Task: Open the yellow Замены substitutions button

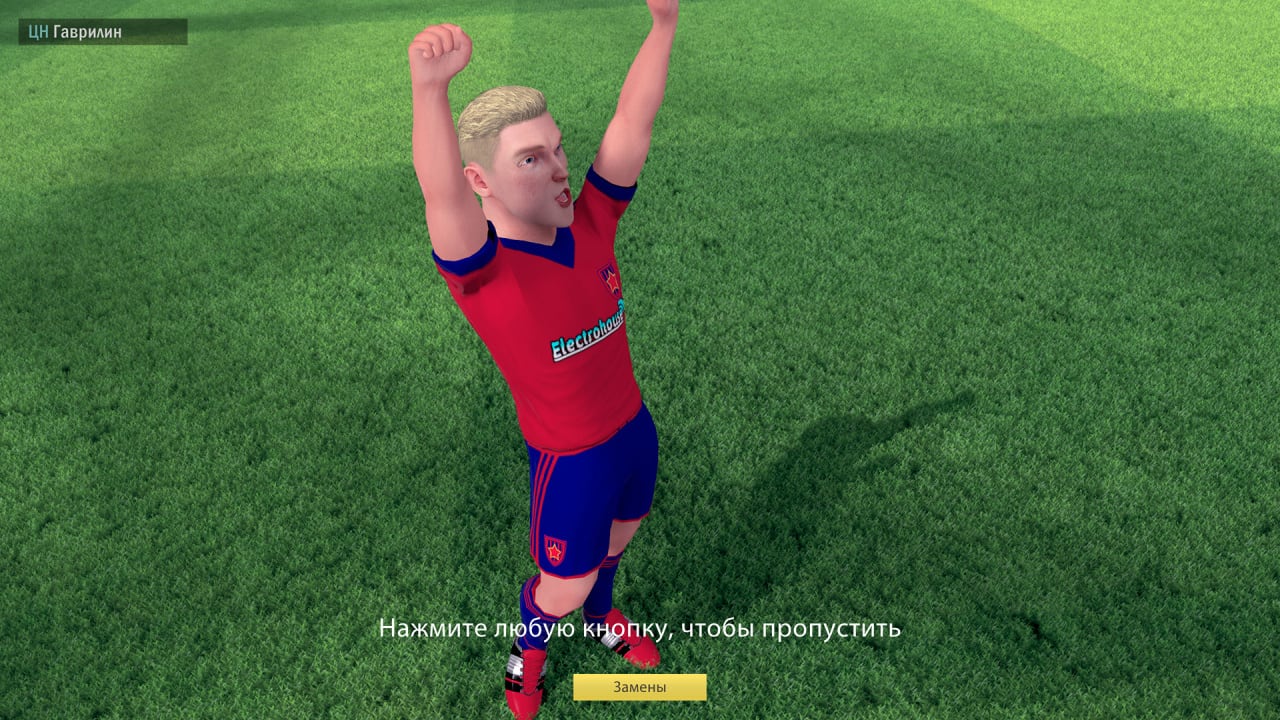Action: pyautogui.click(x=639, y=687)
